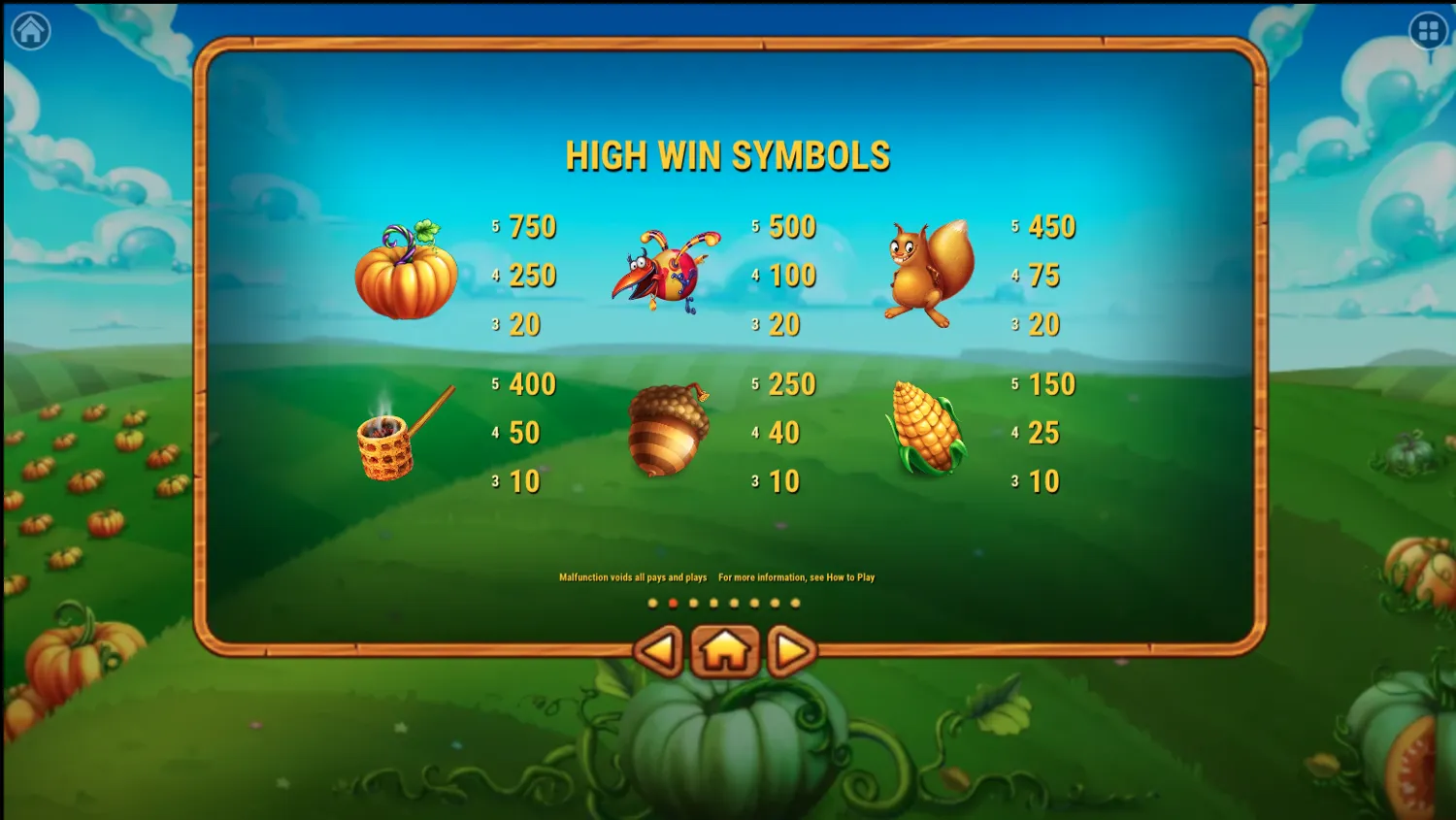
Task: Click the center home button below the paytable
Action: pos(728,650)
